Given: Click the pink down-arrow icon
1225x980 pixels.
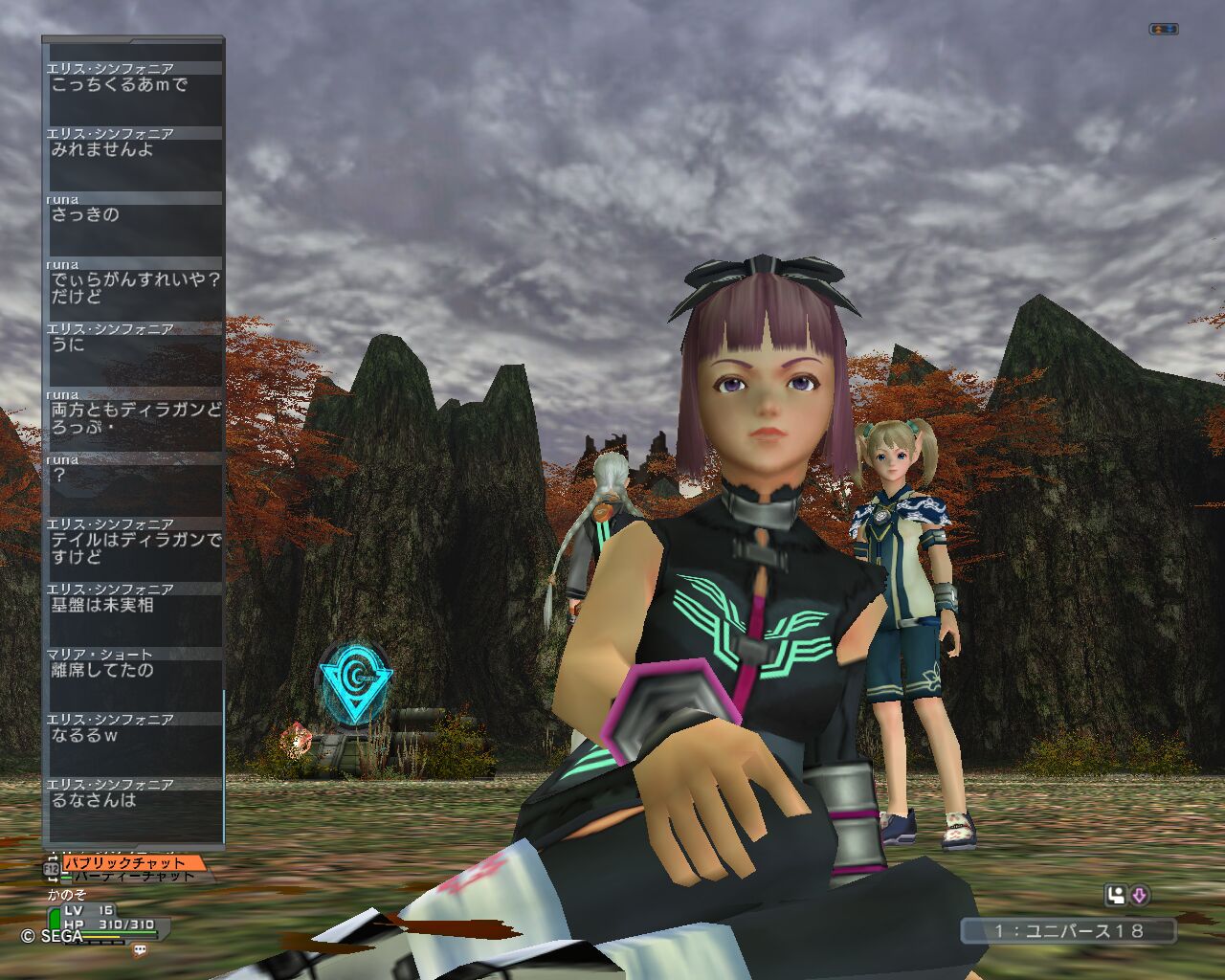Looking at the screenshot, I should pos(1140,896).
